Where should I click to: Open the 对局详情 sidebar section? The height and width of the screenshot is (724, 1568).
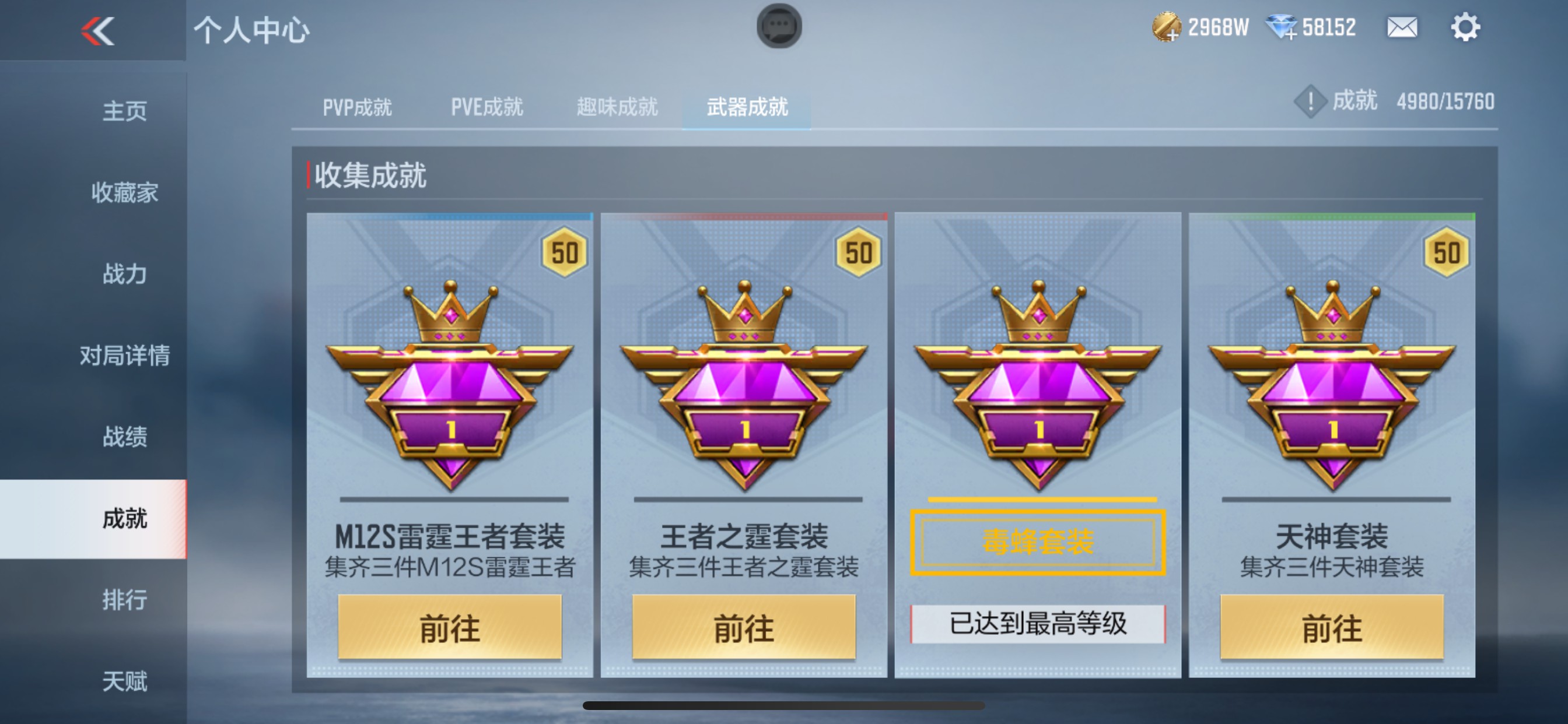point(128,357)
